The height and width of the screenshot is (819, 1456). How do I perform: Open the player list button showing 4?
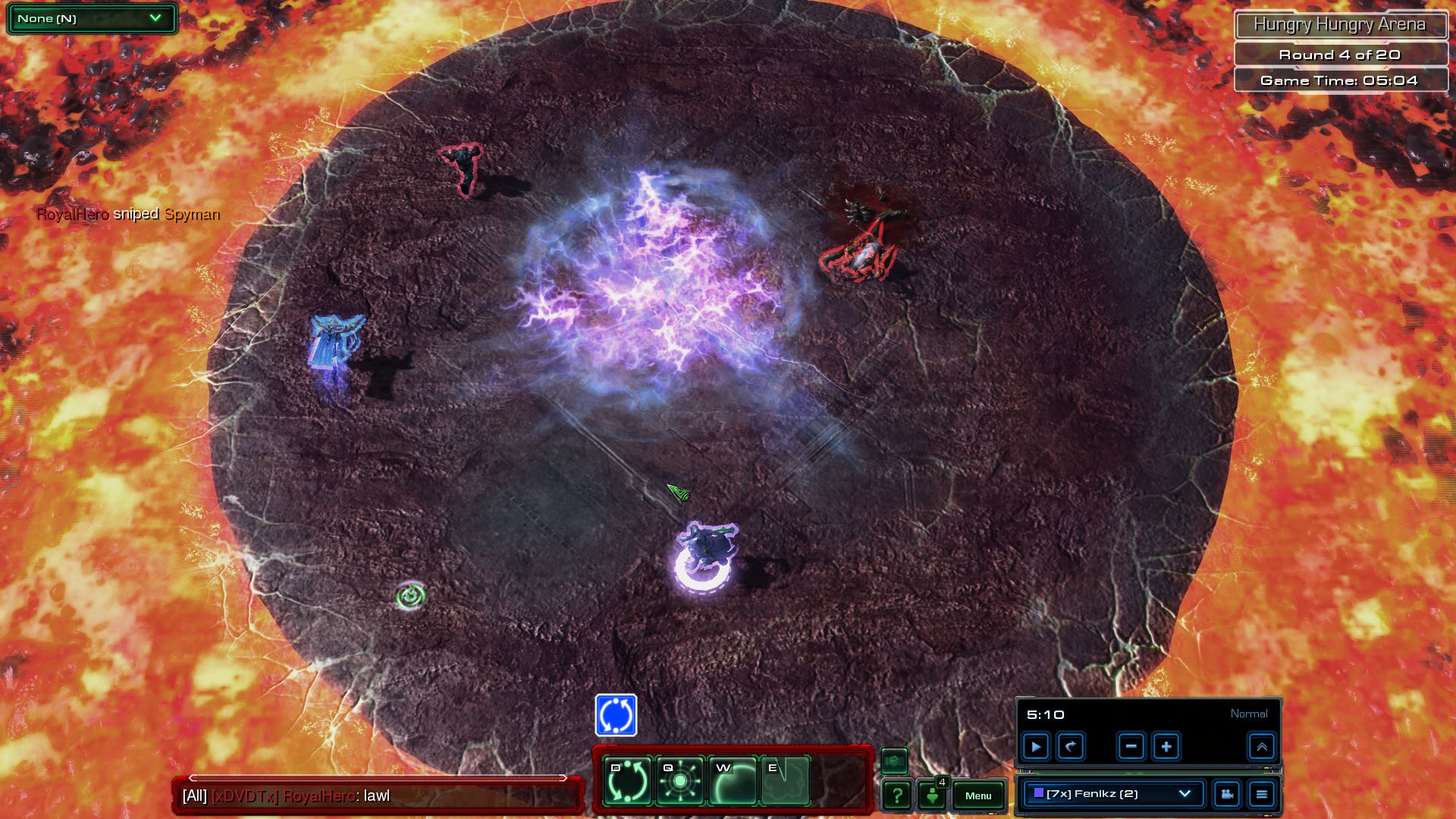point(933,795)
